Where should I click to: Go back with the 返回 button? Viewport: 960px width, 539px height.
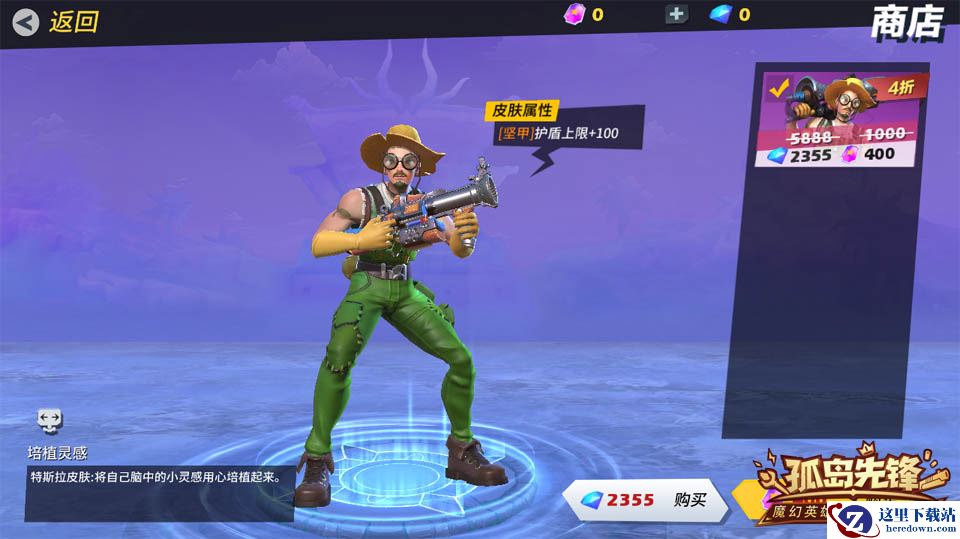point(57,21)
